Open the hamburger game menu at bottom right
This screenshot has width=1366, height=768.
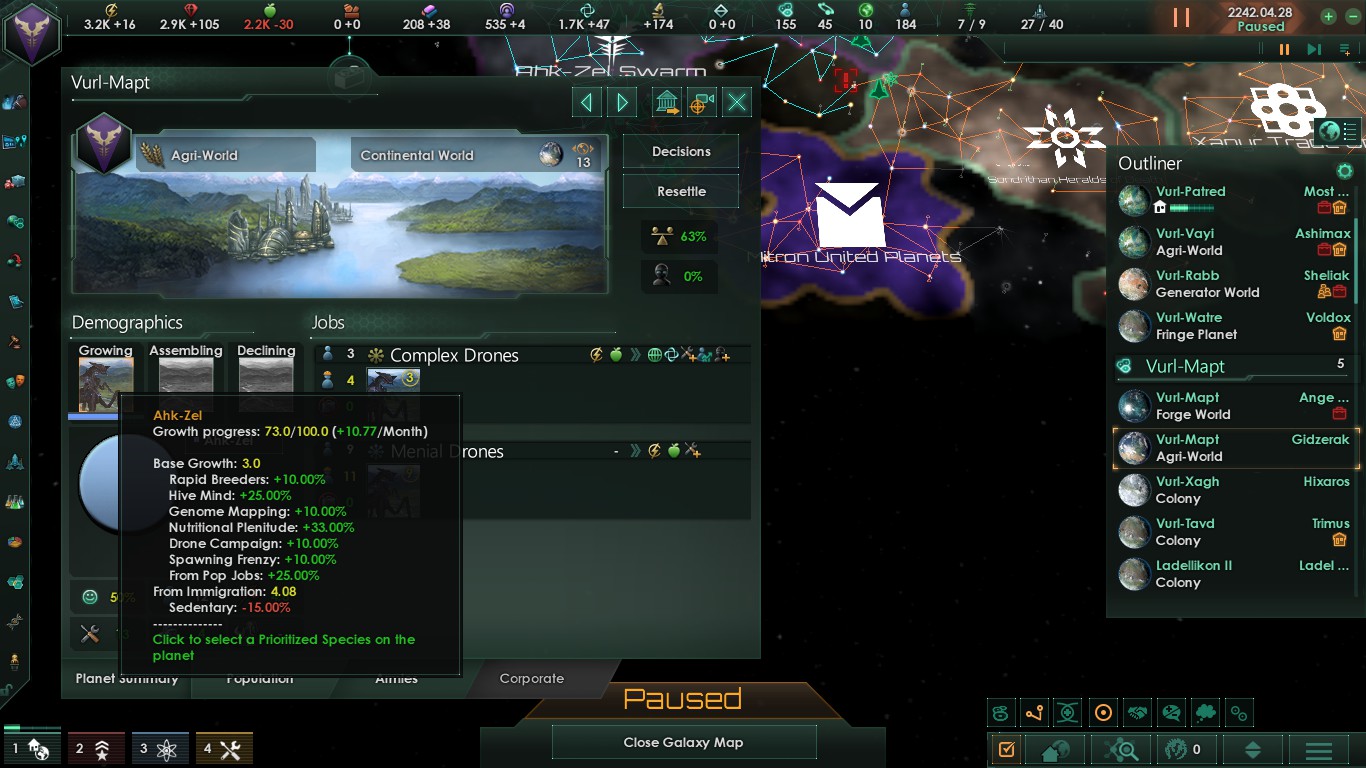point(1317,748)
